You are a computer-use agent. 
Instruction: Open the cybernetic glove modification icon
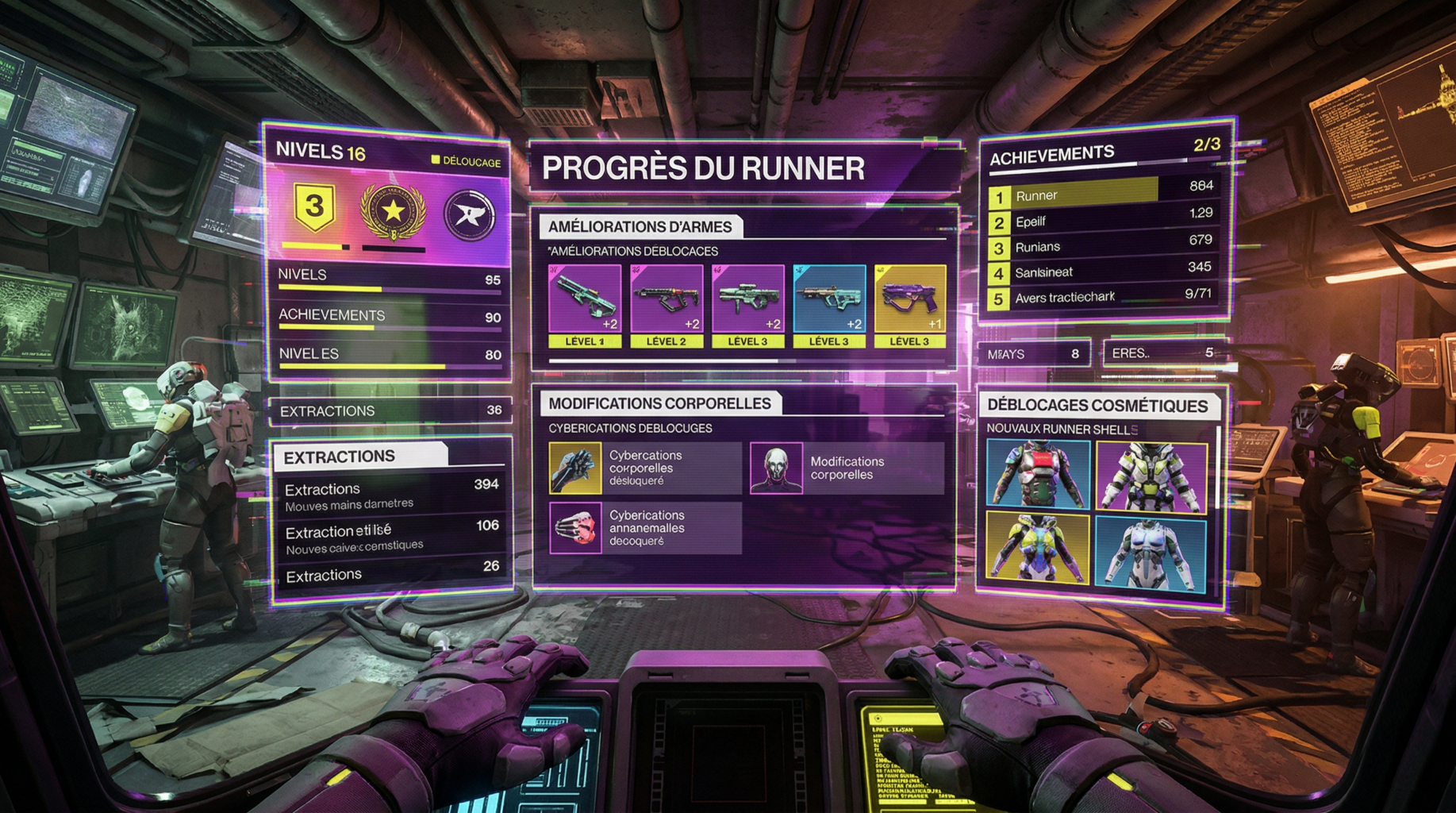click(574, 466)
